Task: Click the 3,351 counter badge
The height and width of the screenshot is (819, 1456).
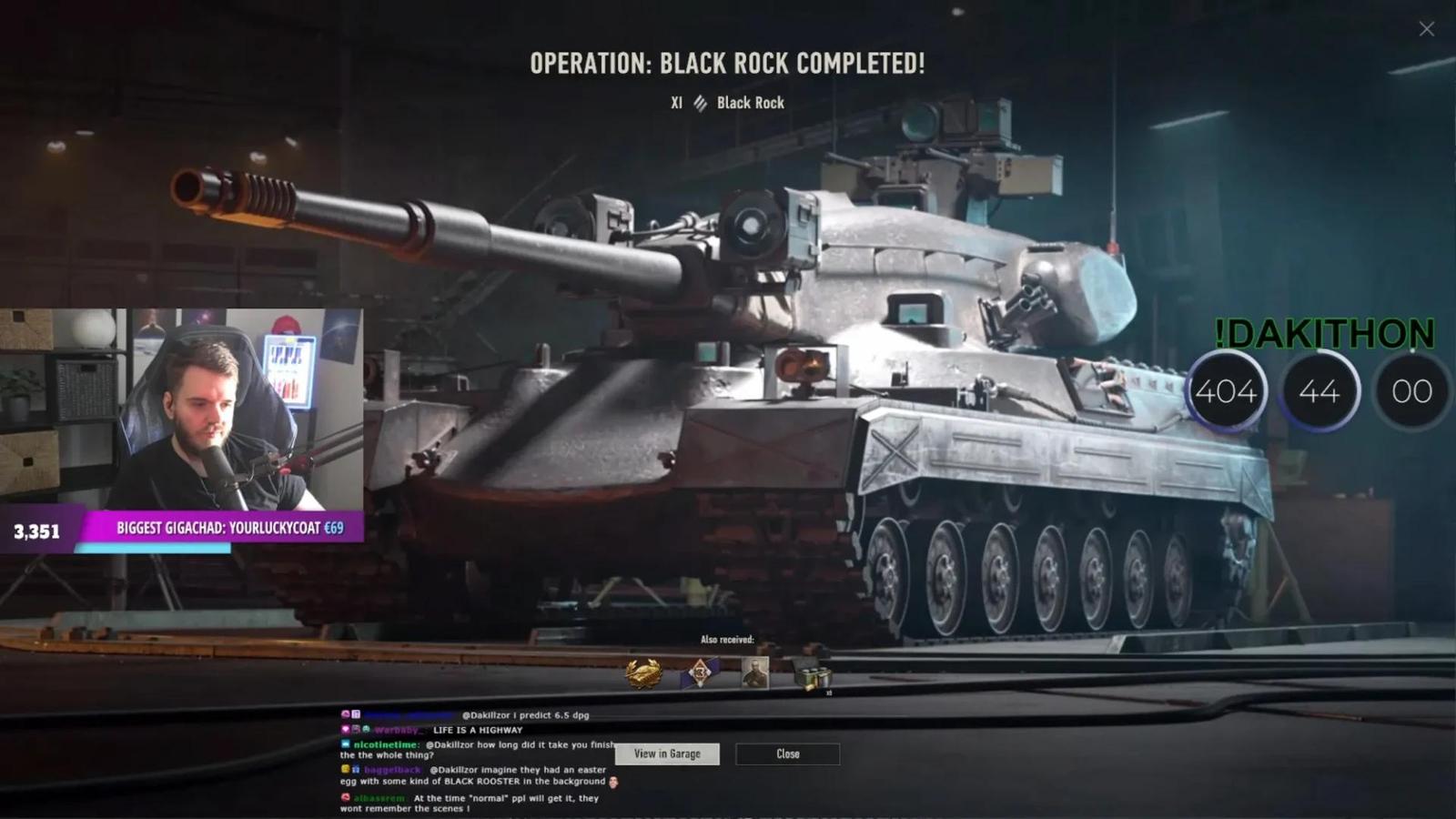Action: click(x=35, y=531)
